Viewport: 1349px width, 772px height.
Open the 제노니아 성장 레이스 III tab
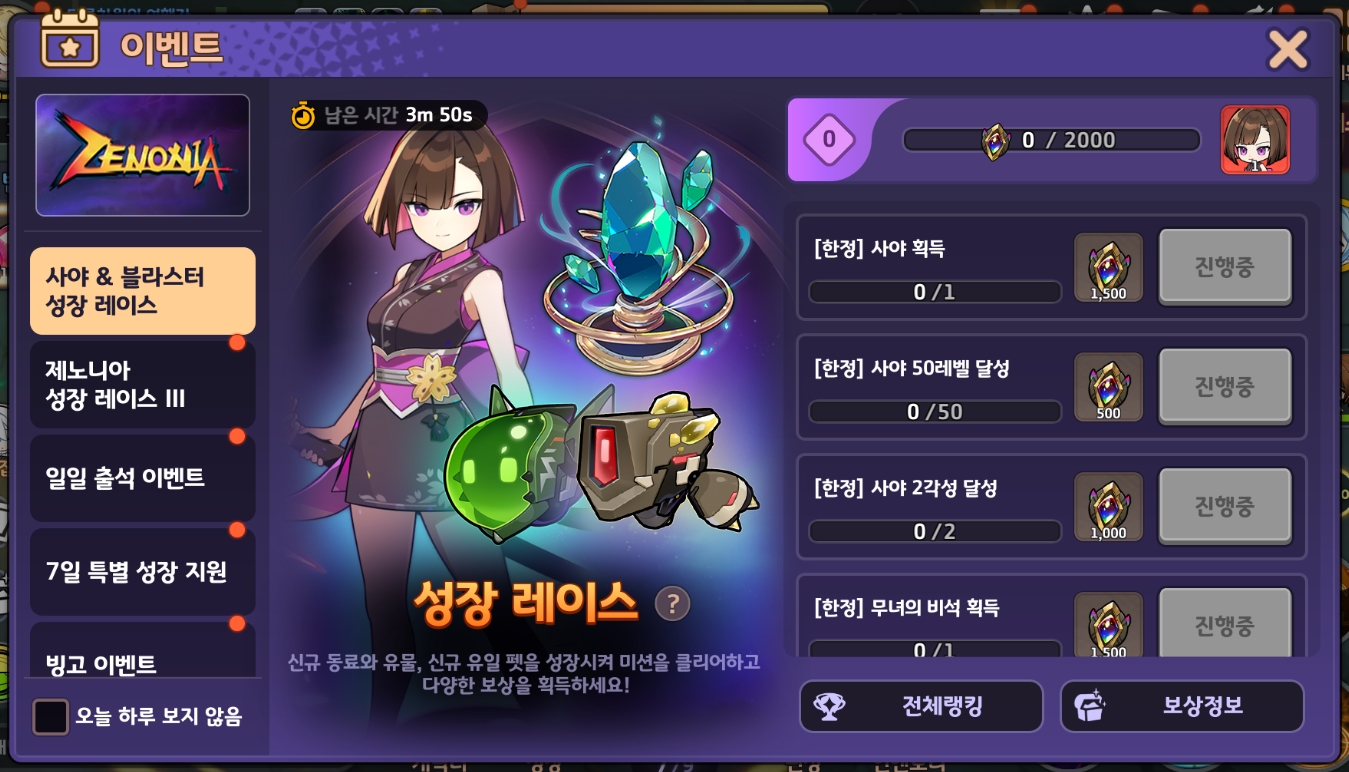(142, 385)
